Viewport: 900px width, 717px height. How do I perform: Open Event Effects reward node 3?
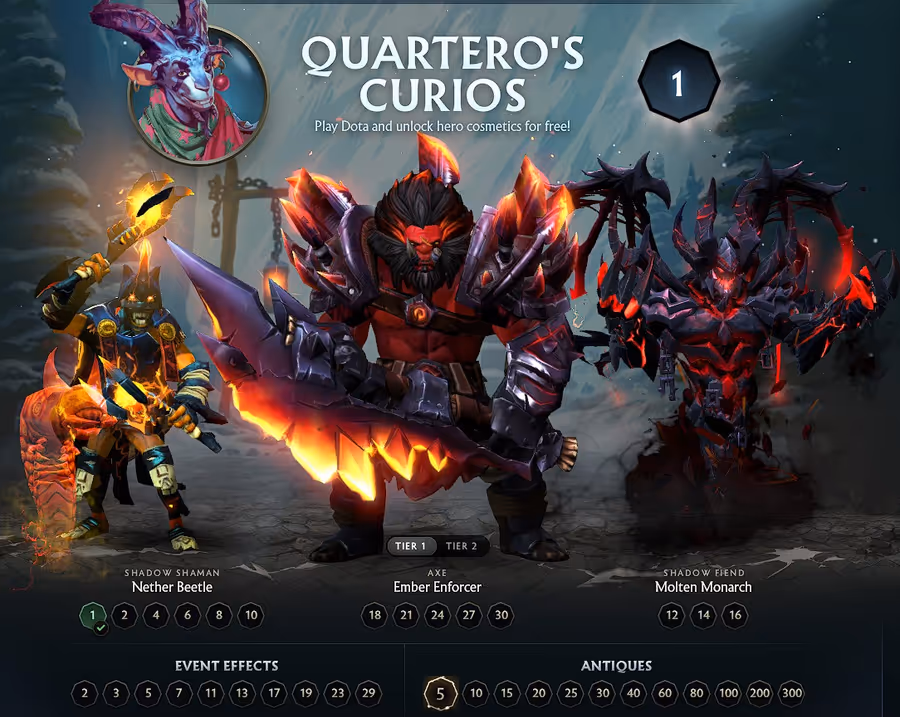pos(116,693)
